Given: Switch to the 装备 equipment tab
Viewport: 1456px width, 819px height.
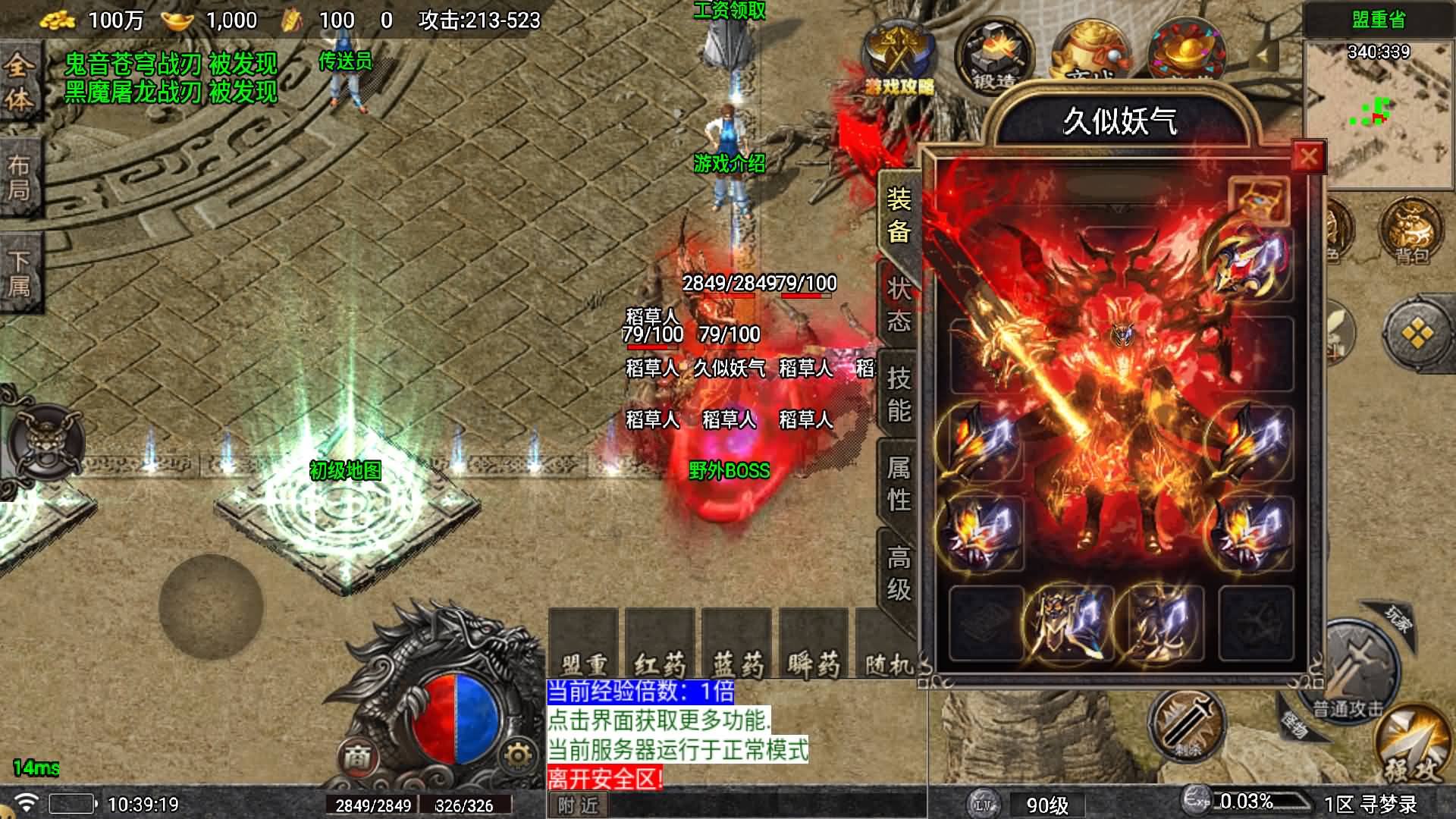Looking at the screenshot, I should (x=899, y=215).
